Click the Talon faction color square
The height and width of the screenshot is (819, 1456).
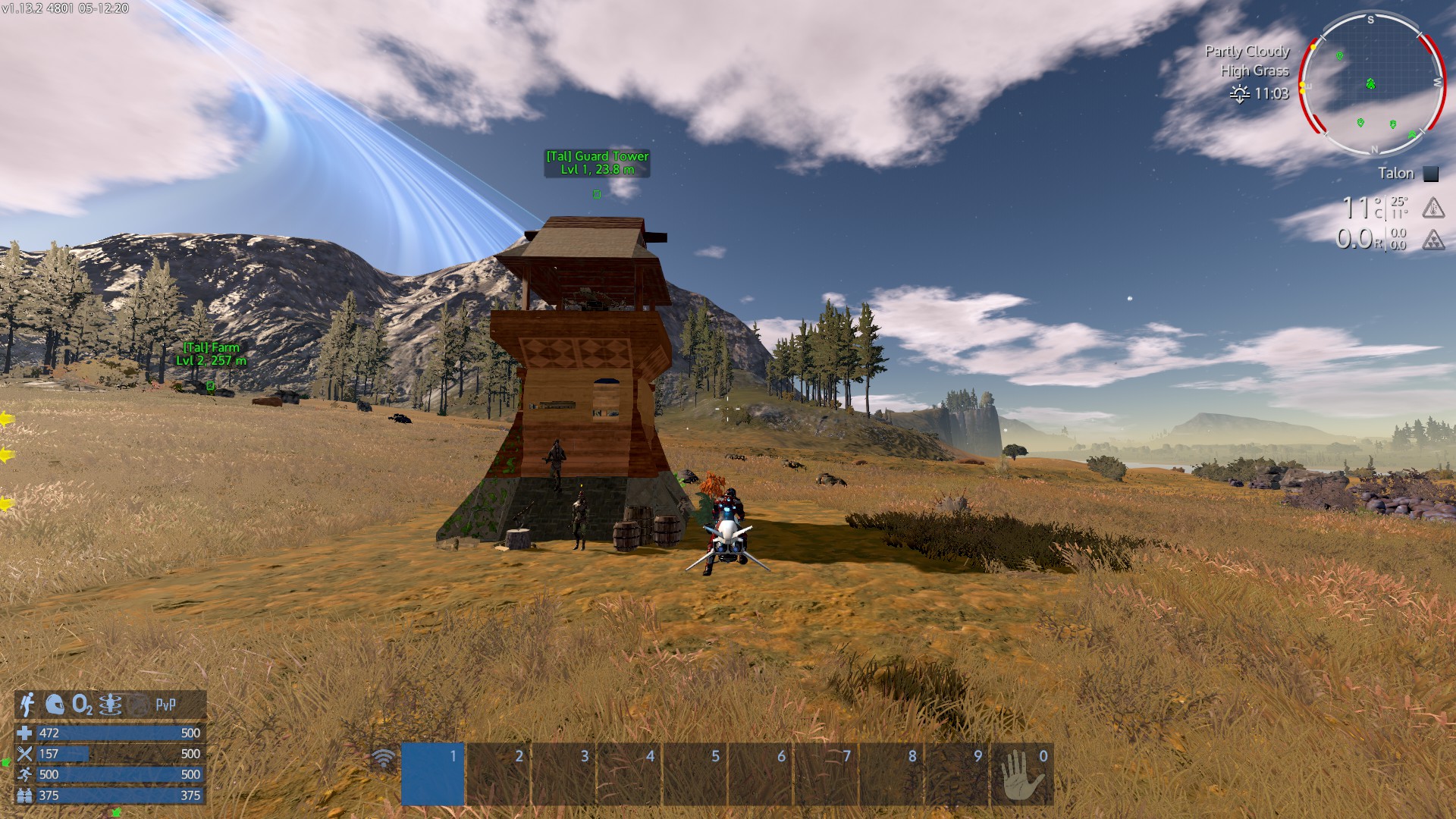tap(1431, 174)
